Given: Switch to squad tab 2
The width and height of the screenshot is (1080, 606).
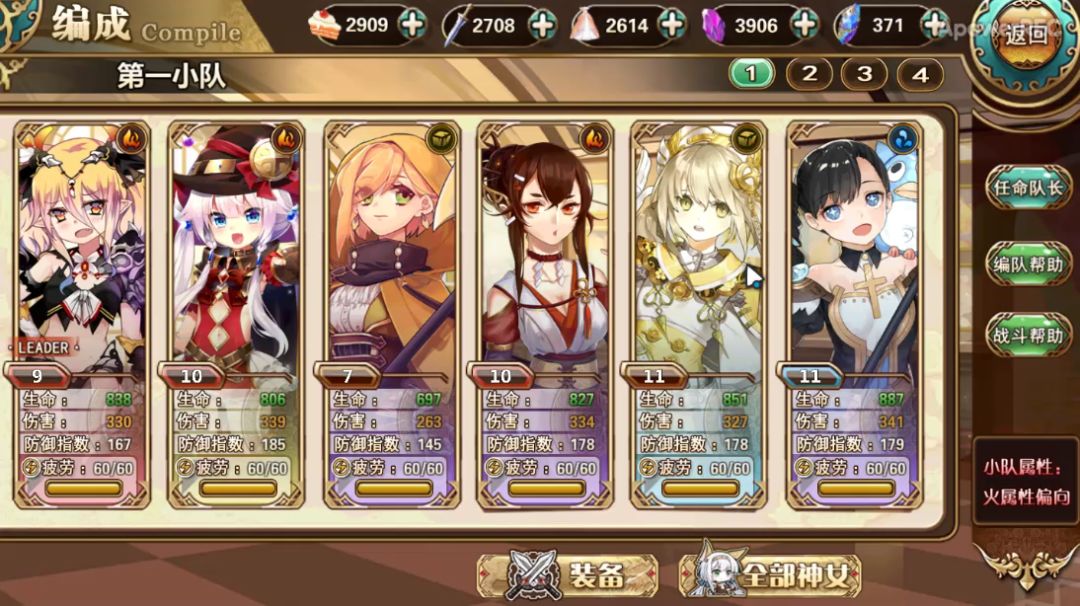Looking at the screenshot, I should click(810, 73).
